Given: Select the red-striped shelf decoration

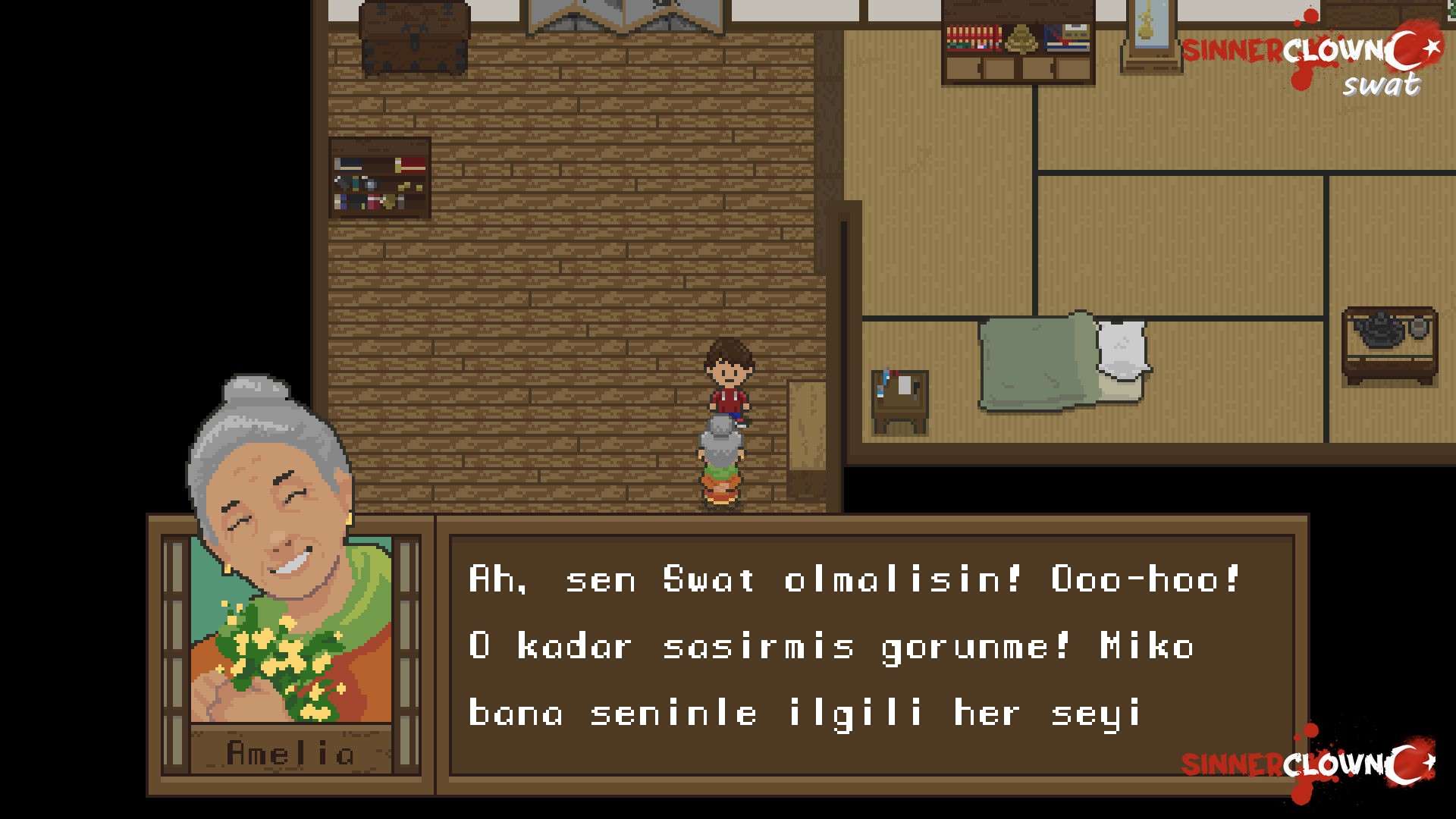Looking at the screenshot, I should [x=973, y=38].
